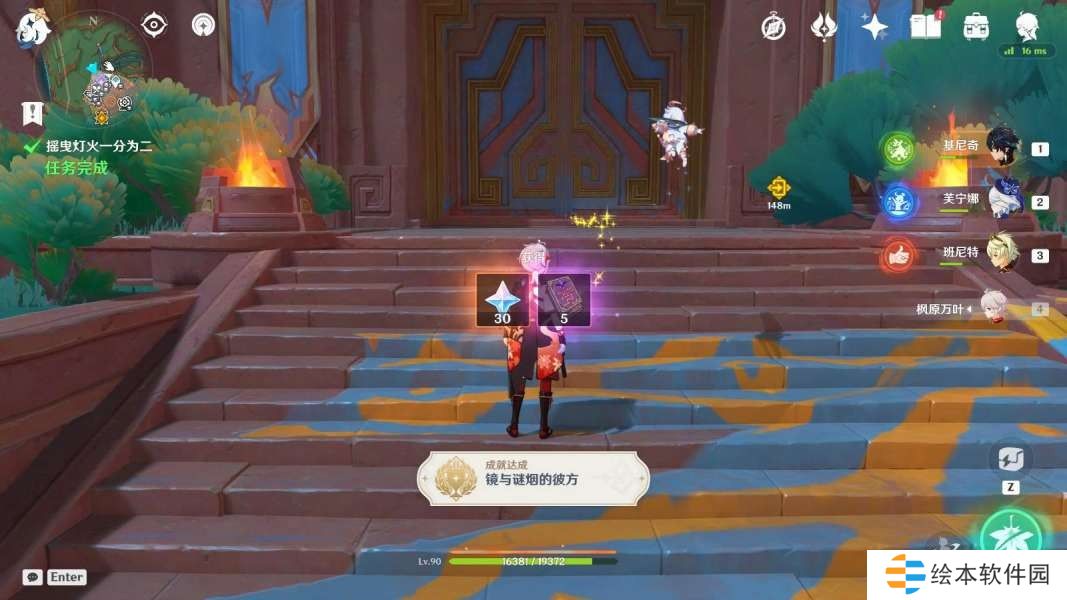This screenshot has width=1067, height=600.
Task: Open the circular star-arch icon beside the minimap
Action: coord(204,25)
